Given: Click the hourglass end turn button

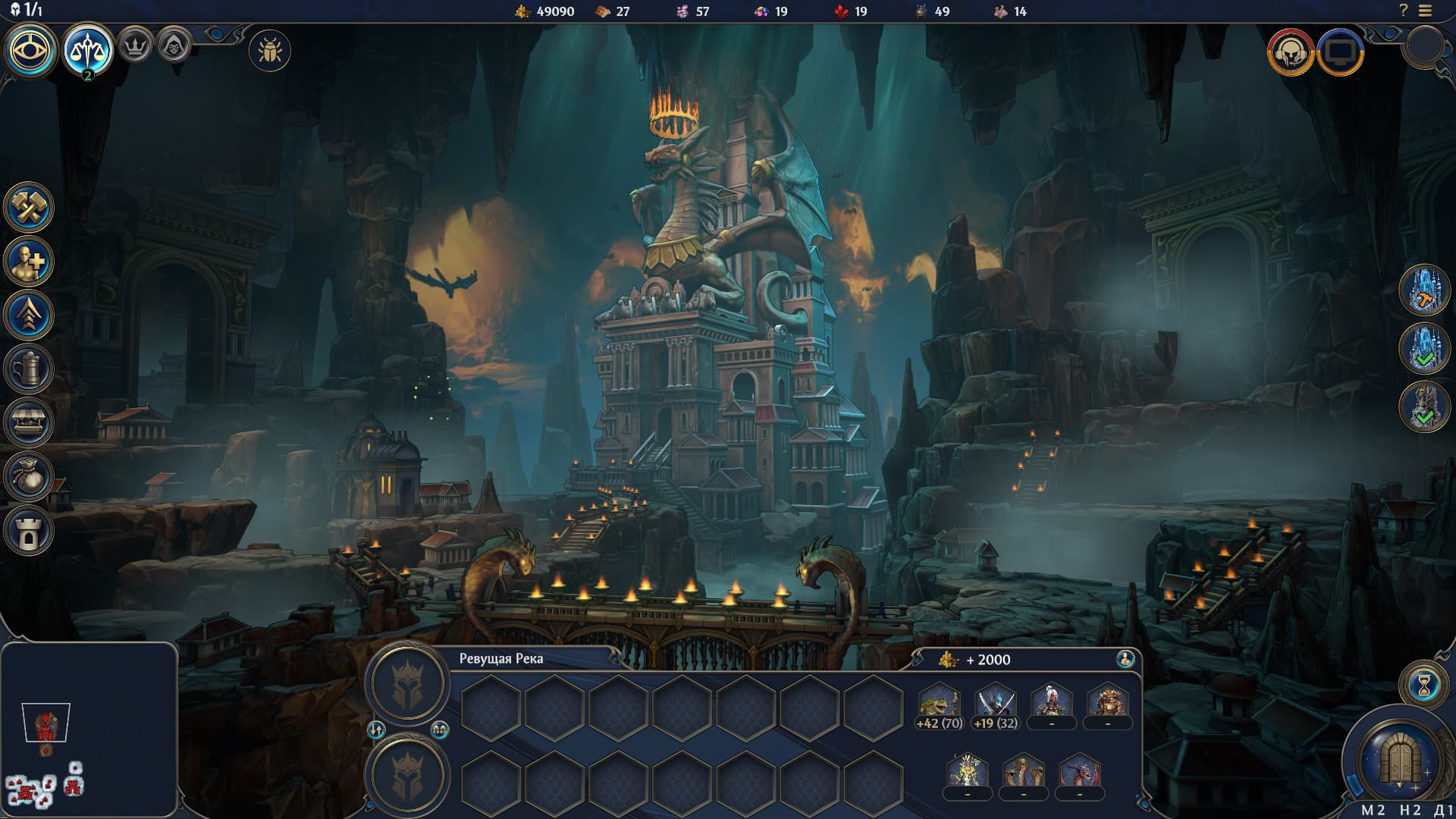Looking at the screenshot, I should tap(1423, 686).
